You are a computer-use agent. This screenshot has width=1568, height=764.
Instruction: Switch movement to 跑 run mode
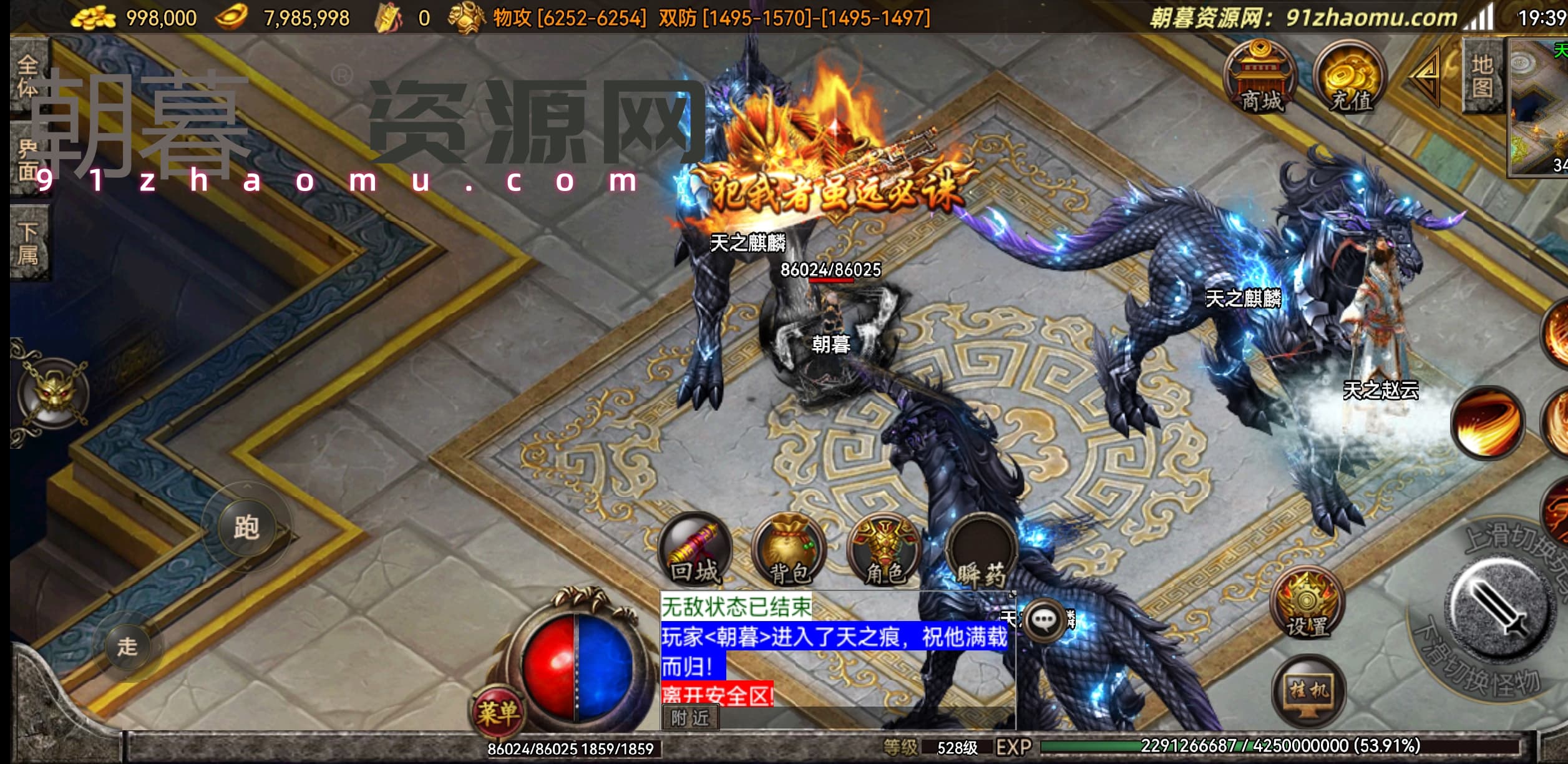[x=246, y=527]
